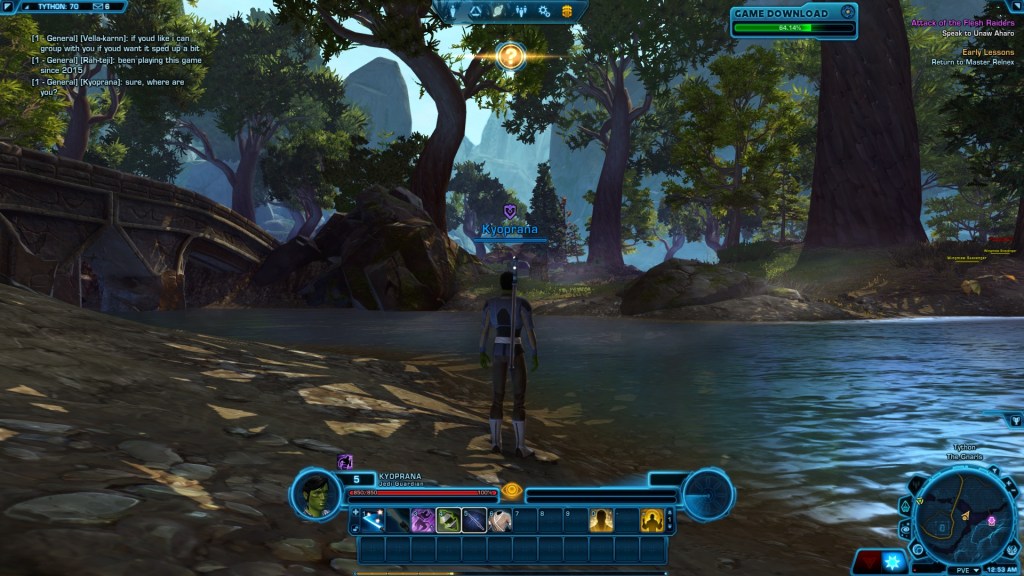Activate the blue lightsaber strike ability in slot 1
Viewport: 1024px width, 576px height.
(x=372, y=520)
